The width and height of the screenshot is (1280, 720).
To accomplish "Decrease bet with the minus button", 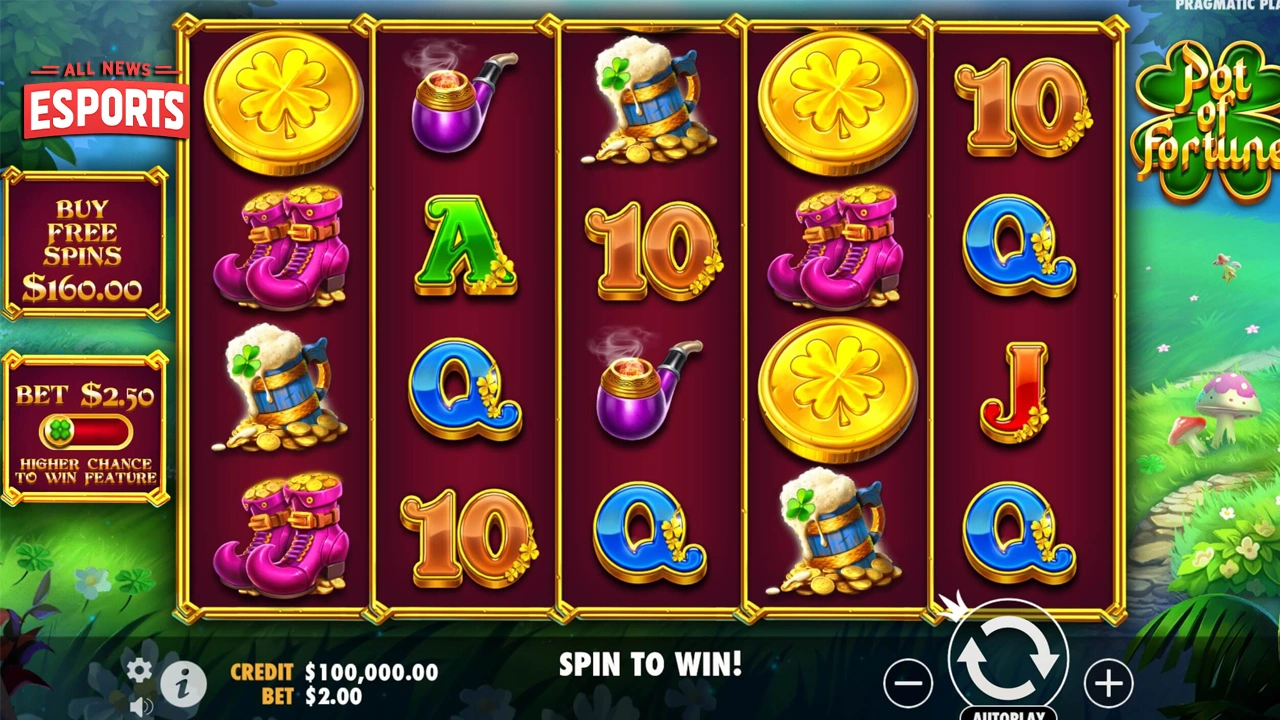I will point(908,685).
